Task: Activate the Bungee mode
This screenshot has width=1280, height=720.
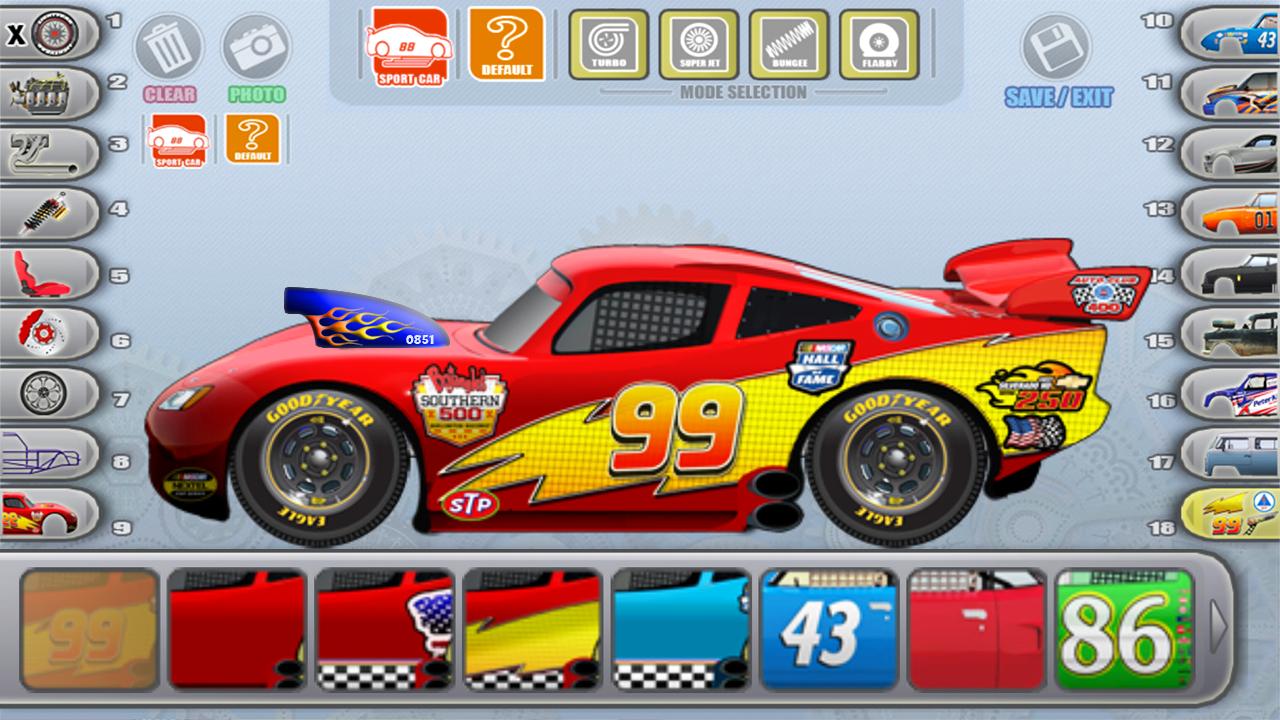Action: coord(788,45)
